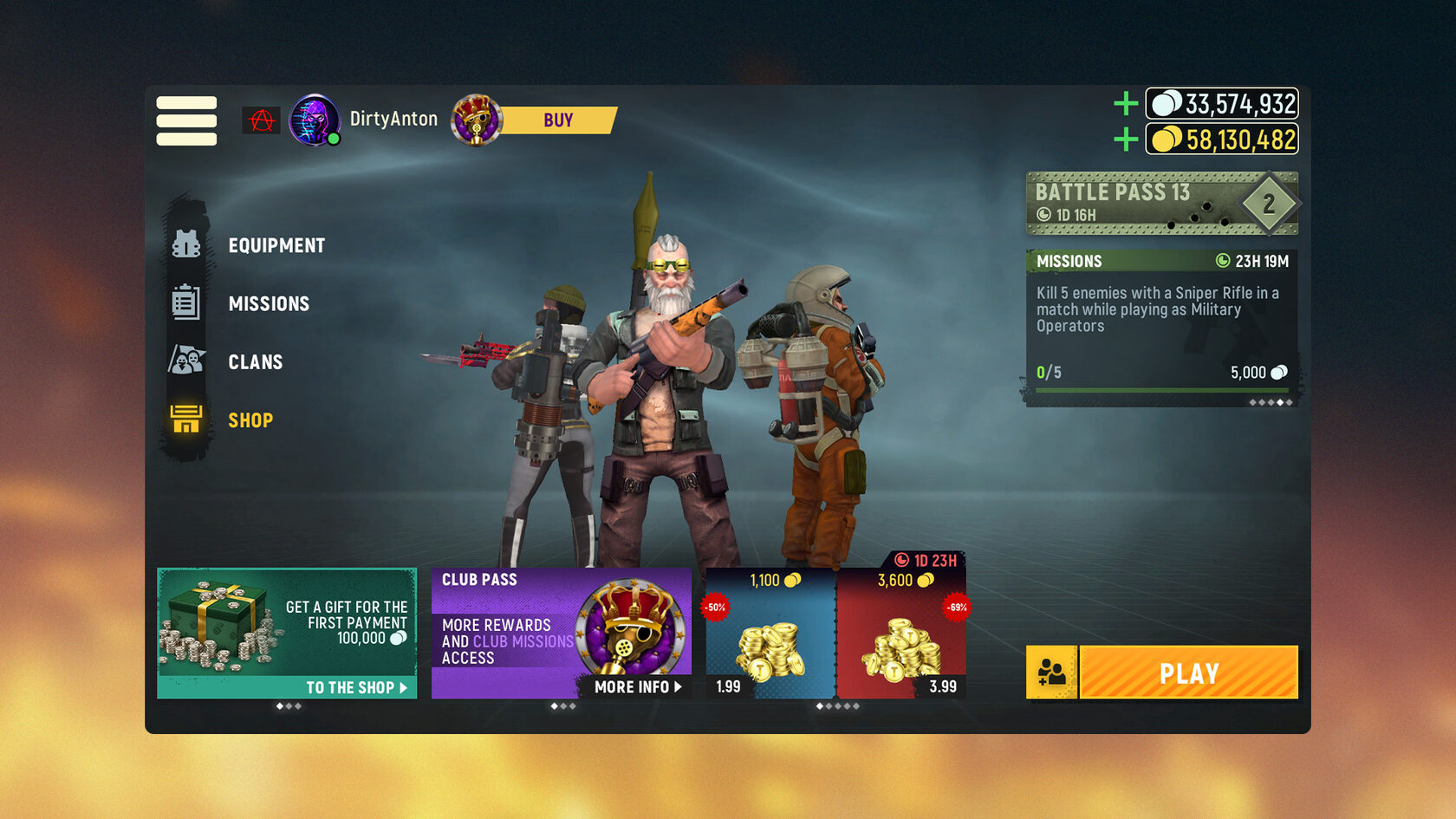Image resolution: width=1456 pixels, height=819 pixels.
Task: Open Battle Pass 13 banner
Action: [x=1161, y=204]
